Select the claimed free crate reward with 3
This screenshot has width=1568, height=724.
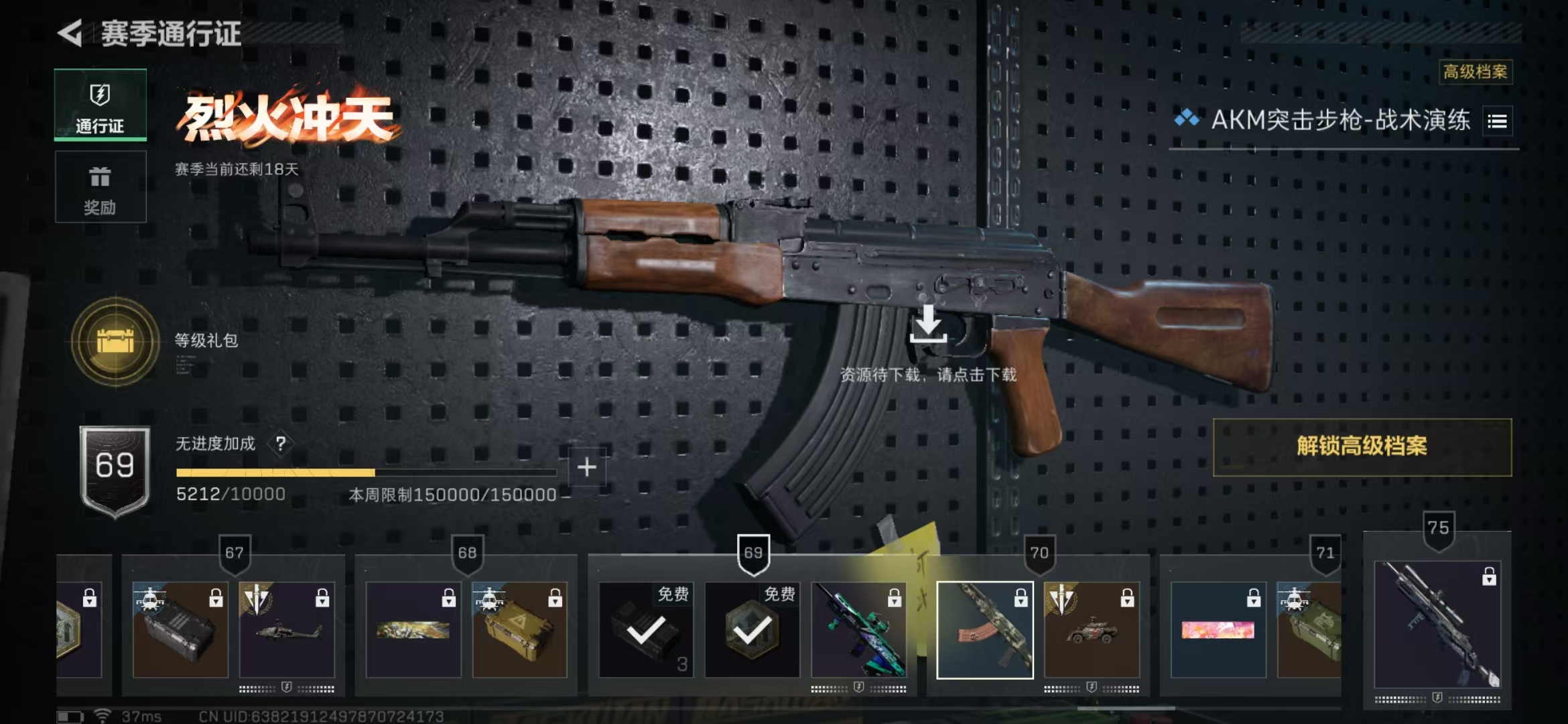pos(646,630)
